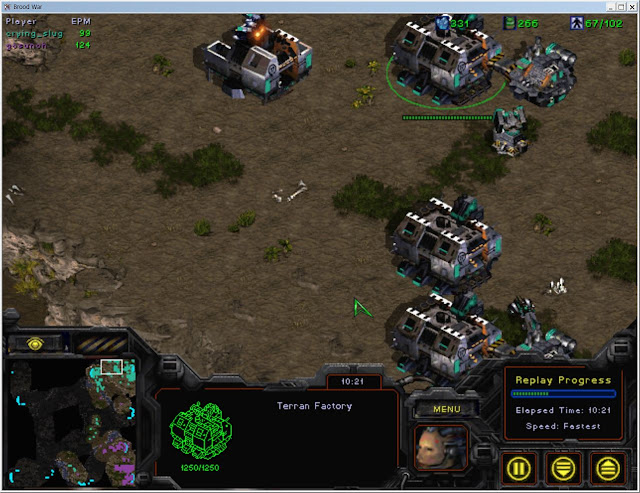This screenshot has width=640, height=493.
Task: Minimize the Brood War window
Action: pyautogui.click(x=597, y=6)
